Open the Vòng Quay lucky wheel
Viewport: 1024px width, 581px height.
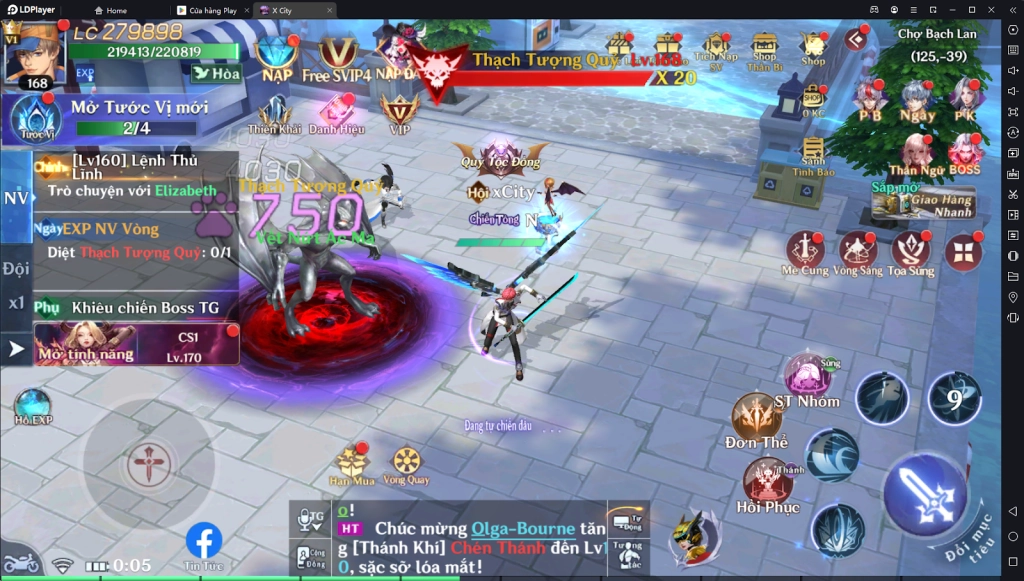406,463
